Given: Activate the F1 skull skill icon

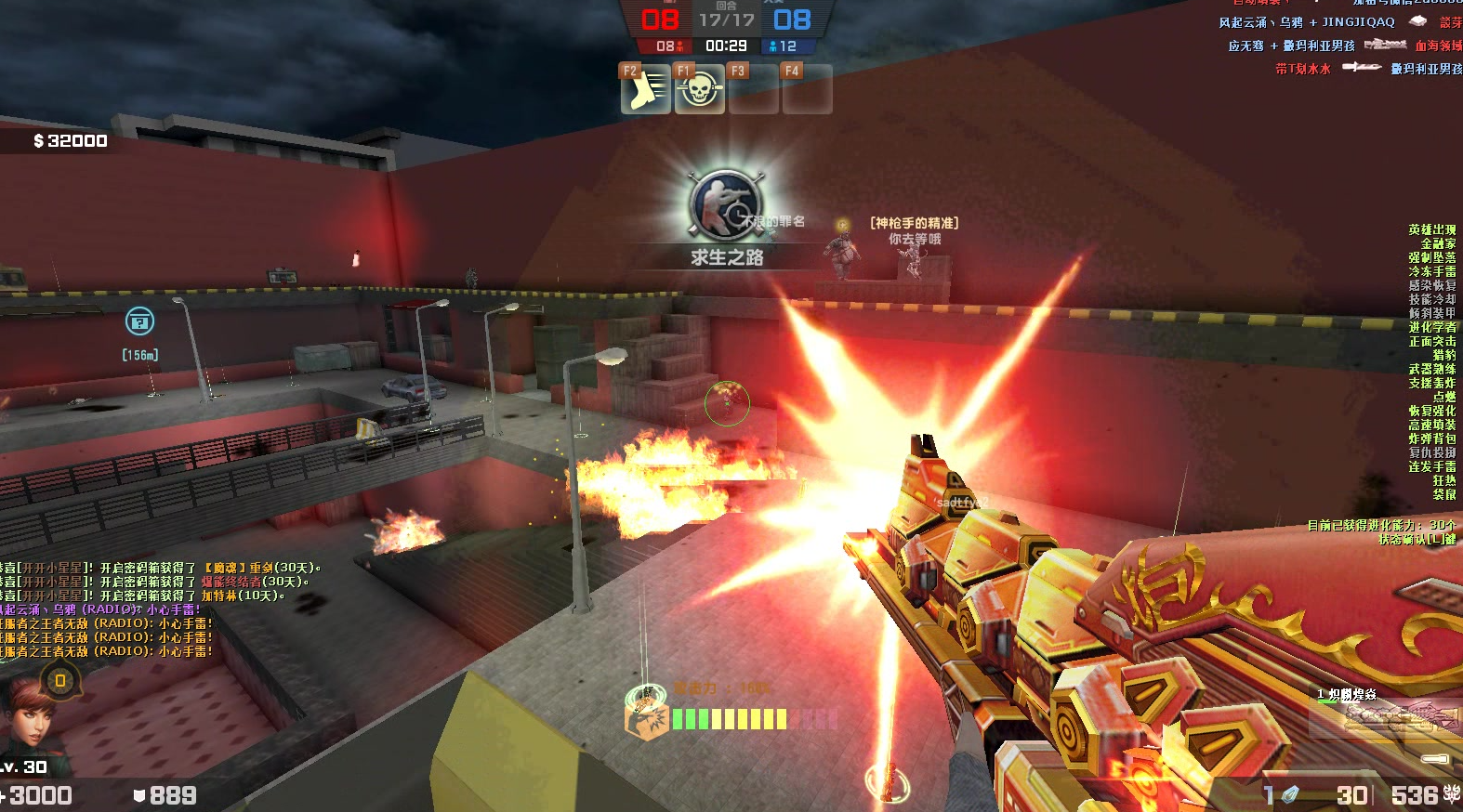Looking at the screenshot, I should point(699,89).
